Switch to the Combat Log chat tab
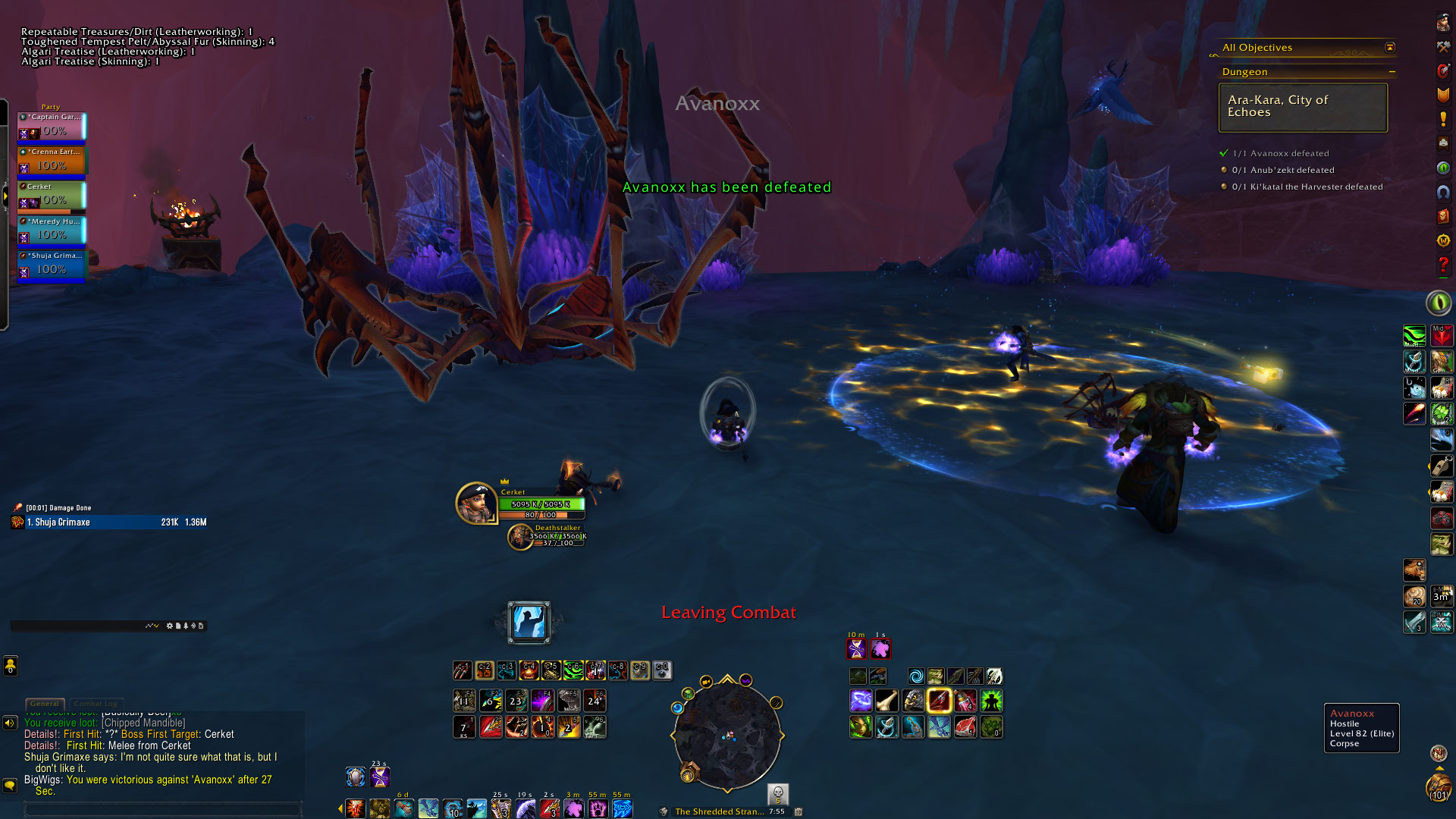Viewport: 1456px width, 819px height. click(x=95, y=704)
